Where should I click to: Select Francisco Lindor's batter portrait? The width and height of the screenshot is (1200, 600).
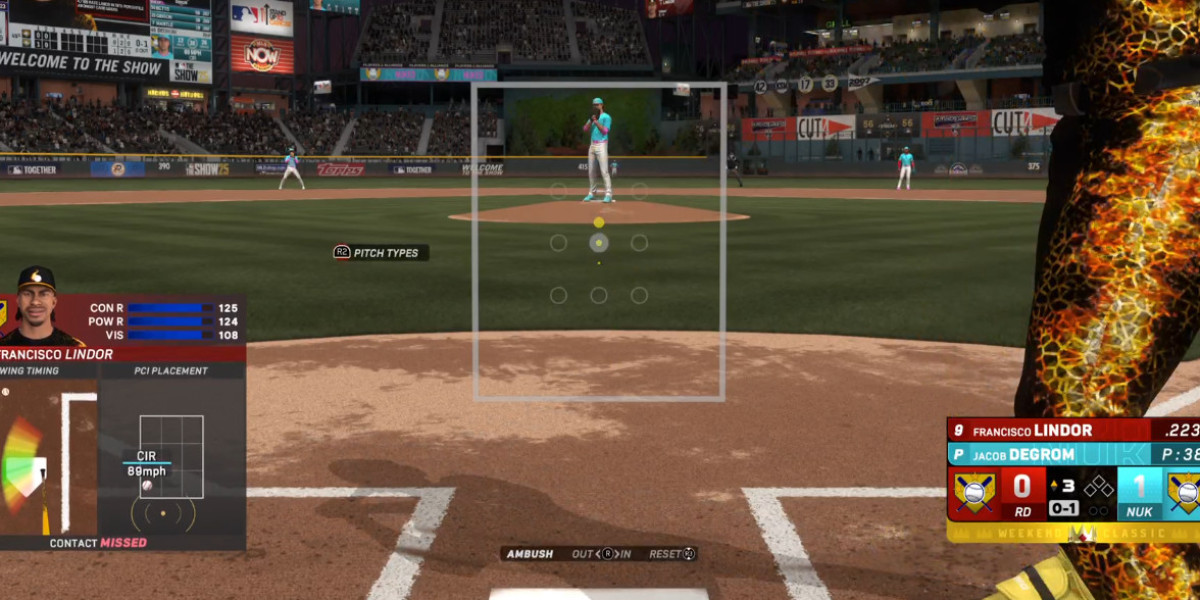pos(37,308)
